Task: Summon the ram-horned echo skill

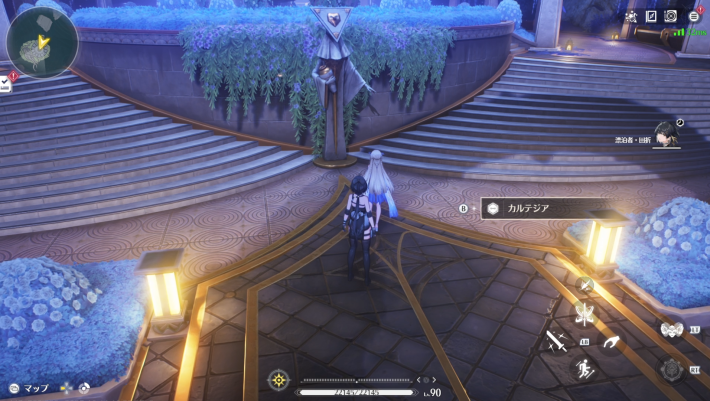Action: pyautogui.click(x=671, y=329)
